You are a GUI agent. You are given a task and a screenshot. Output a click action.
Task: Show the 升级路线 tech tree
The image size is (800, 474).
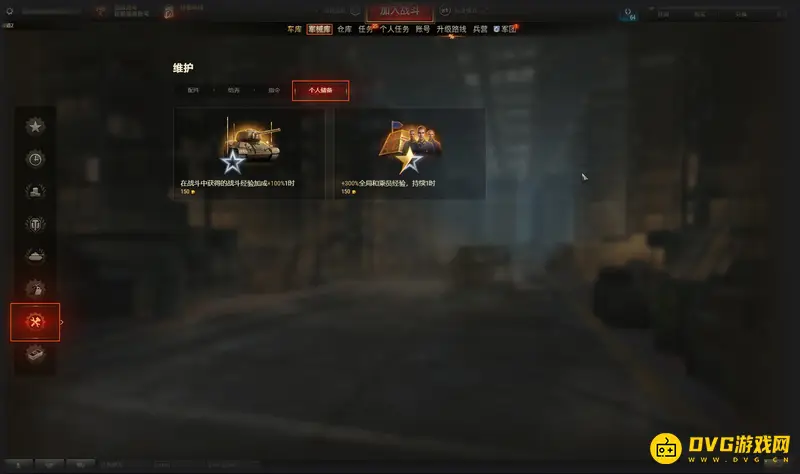pos(451,30)
